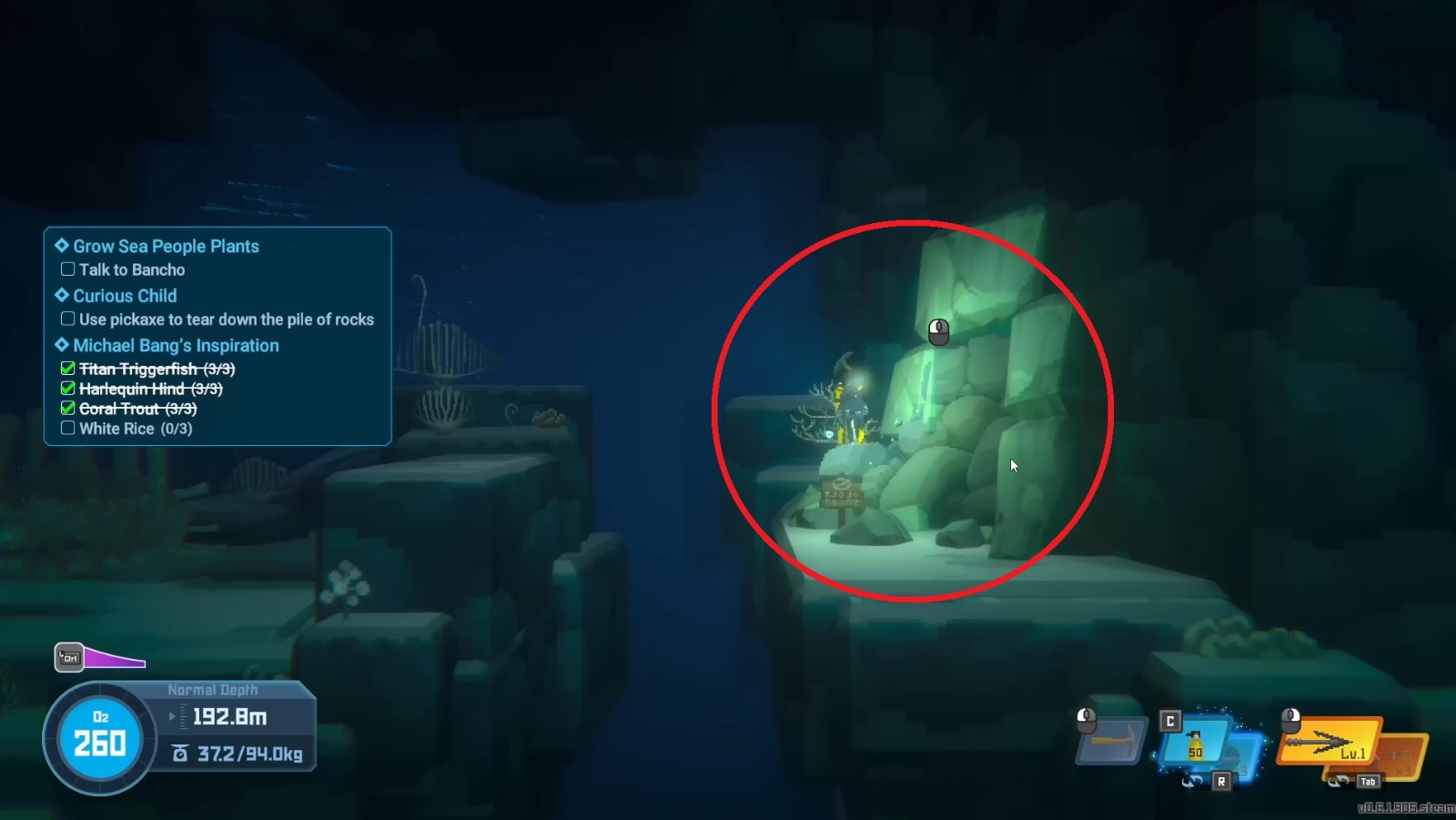1456x820 pixels.
Task: Uncheck the completed Titan Triggerfish objective
Action: coord(68,369)
